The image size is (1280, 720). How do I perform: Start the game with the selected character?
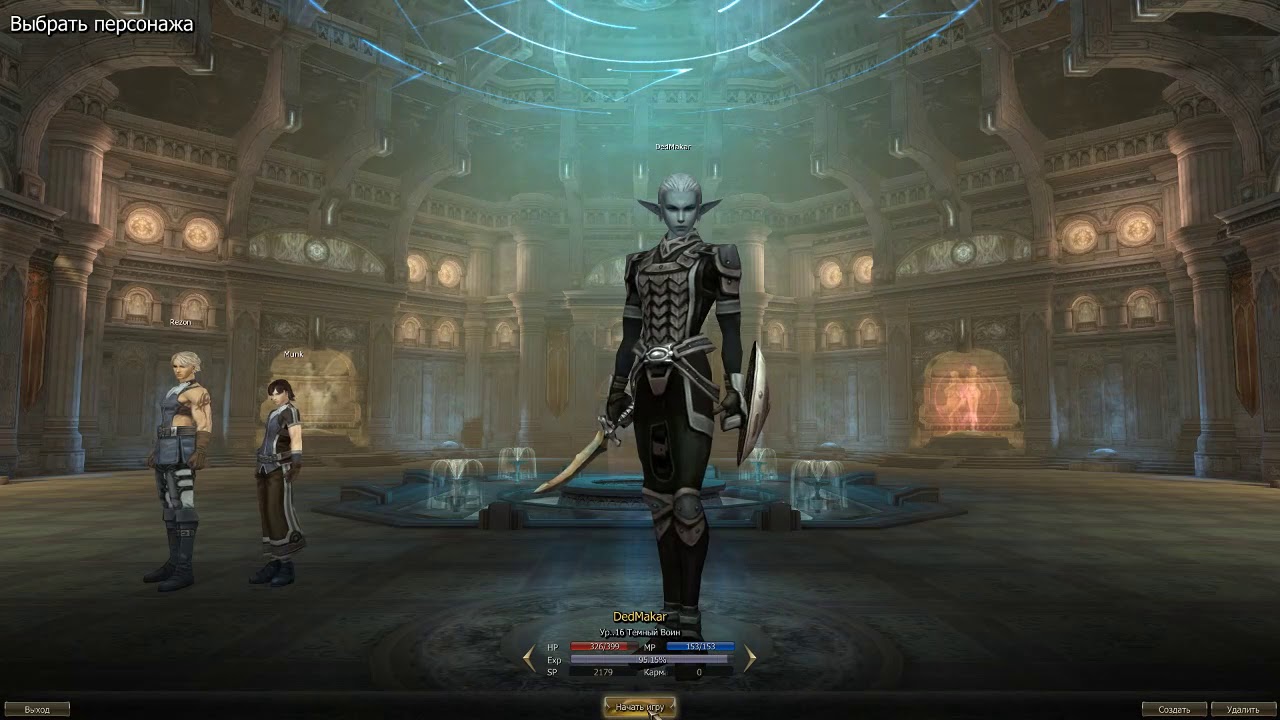640,707
